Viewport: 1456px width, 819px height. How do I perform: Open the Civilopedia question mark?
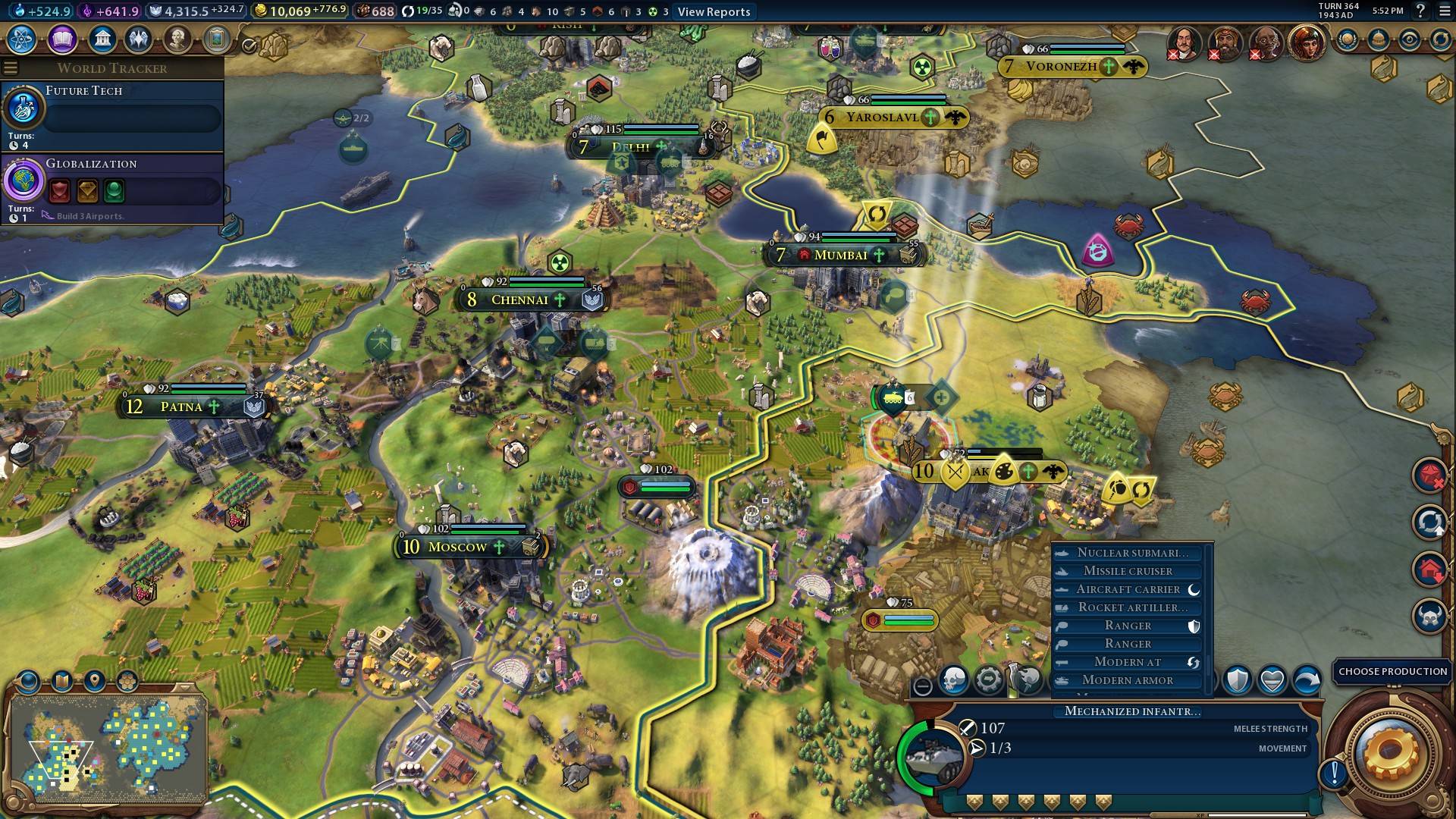tap(1420, 11)
